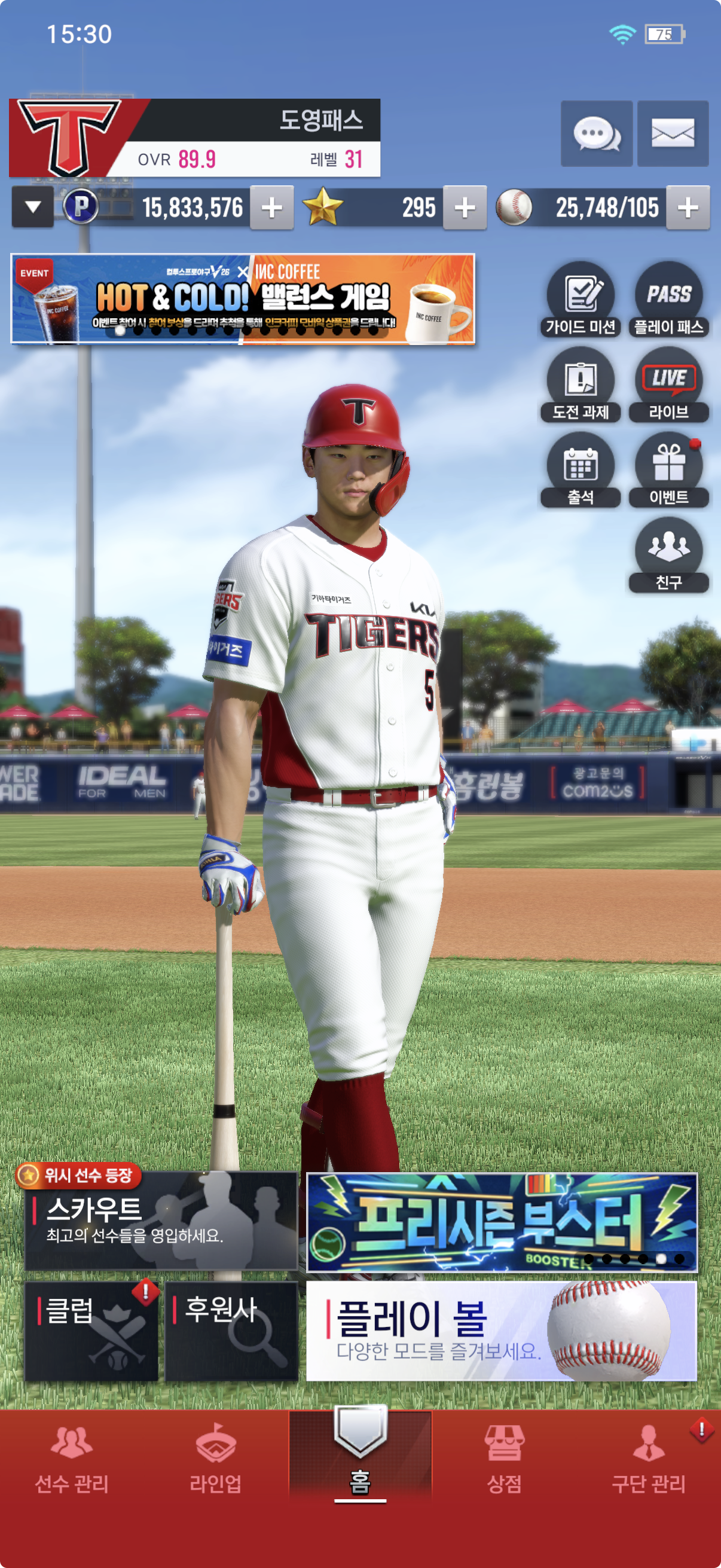Screen dimensions: 721x1568
Task: Expand the dropdown arrow beside points
Action: click(33, 208)
